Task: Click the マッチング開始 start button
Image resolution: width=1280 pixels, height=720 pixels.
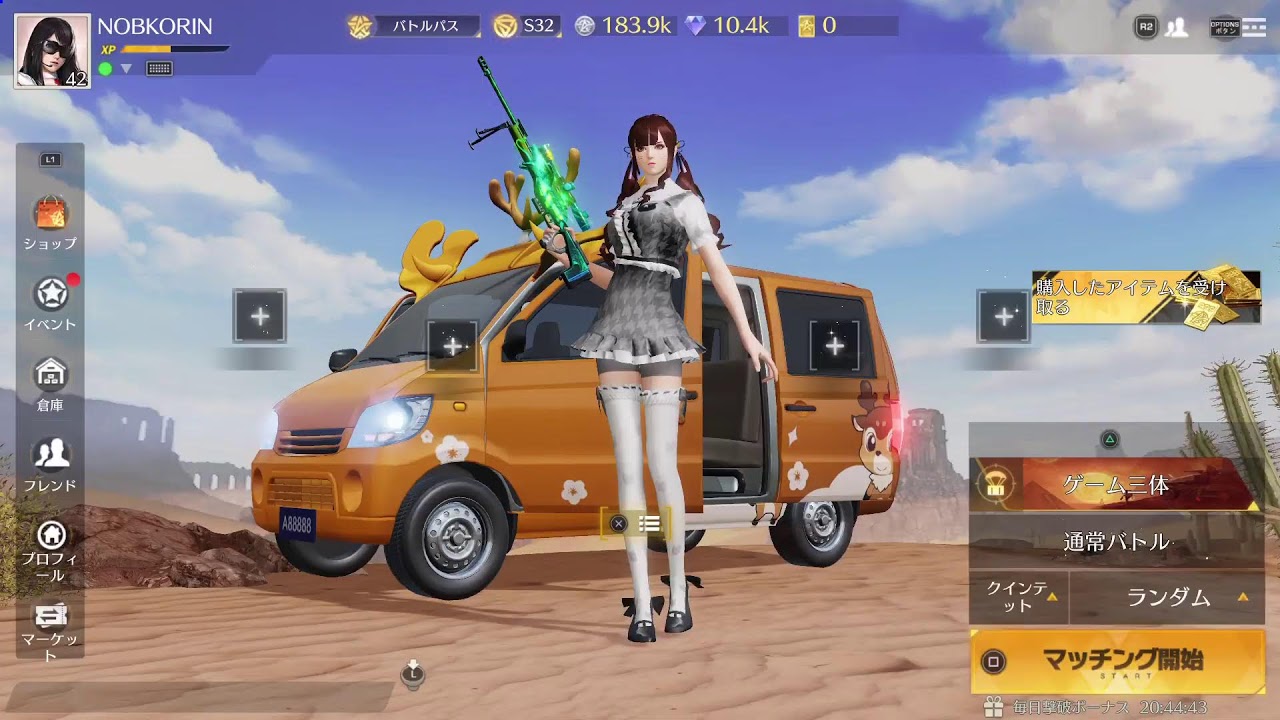Action: [x=1116, y=661]
